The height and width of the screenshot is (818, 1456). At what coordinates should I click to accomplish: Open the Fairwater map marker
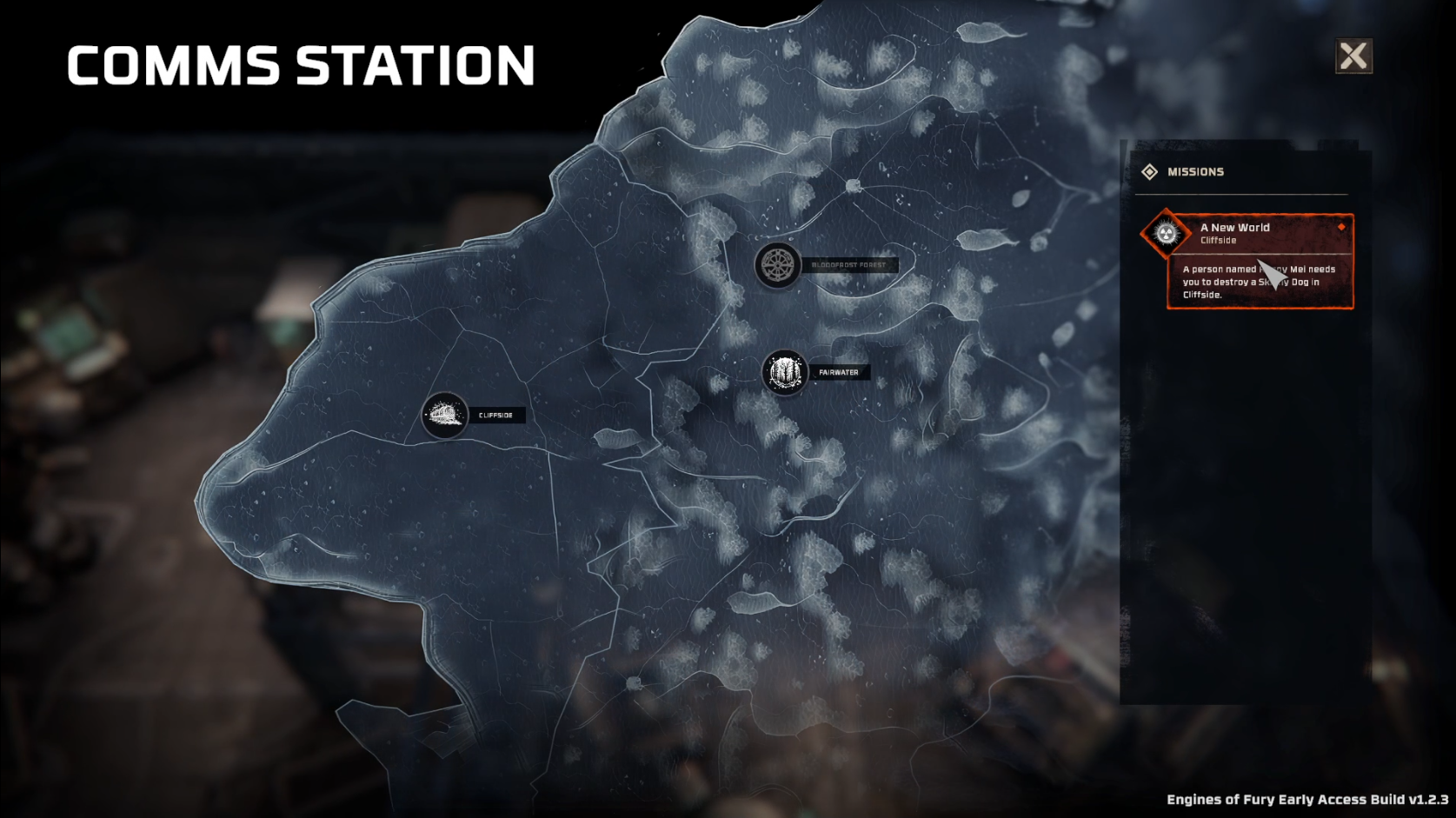[785, 373]
